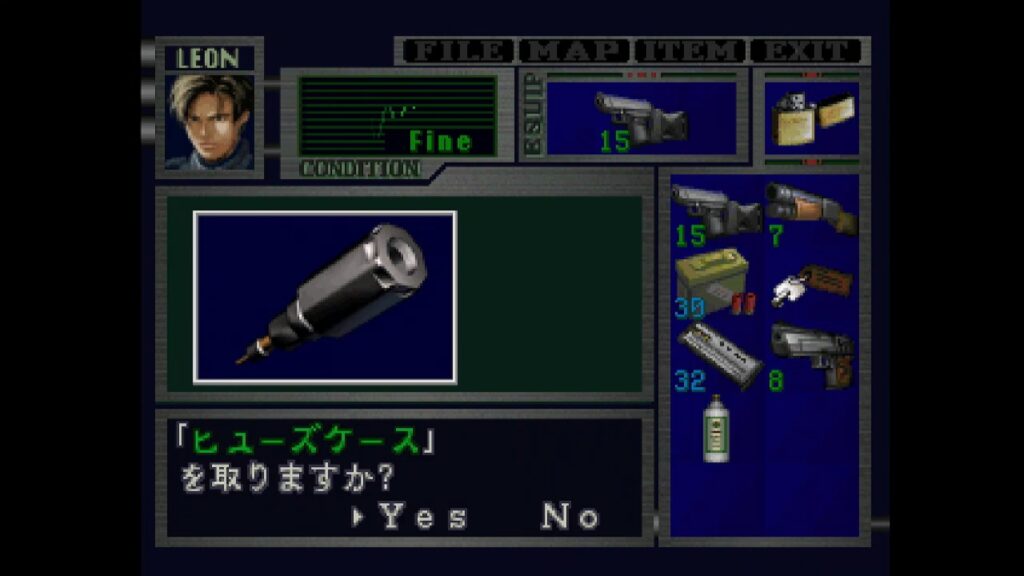
Task: Click the equipped handgun in the EQUIP slot
Action: point(640,119)
